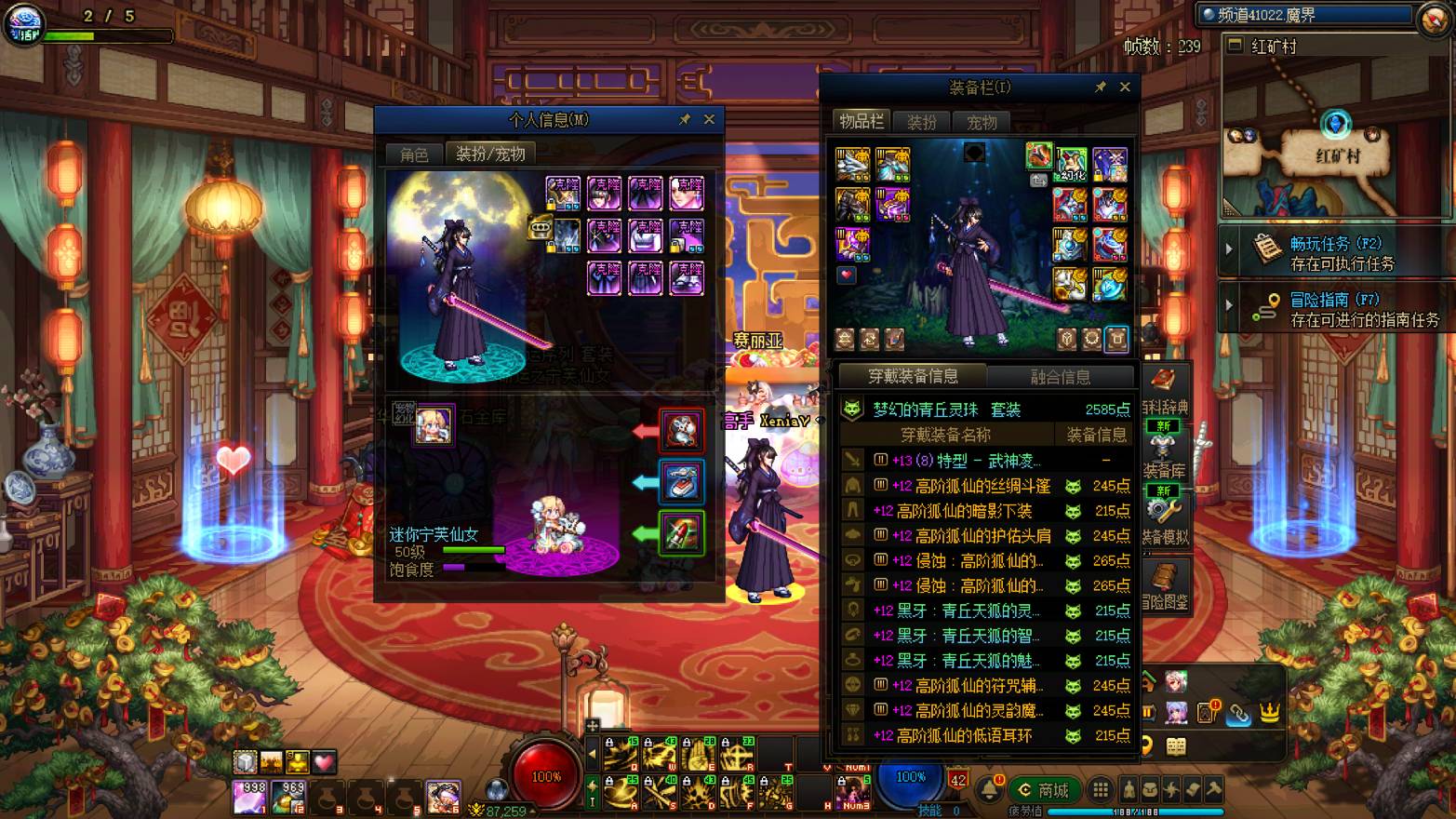Close the 装备栏 window
Viewport: 1456px width, 819px height.
pos(1125,87)
